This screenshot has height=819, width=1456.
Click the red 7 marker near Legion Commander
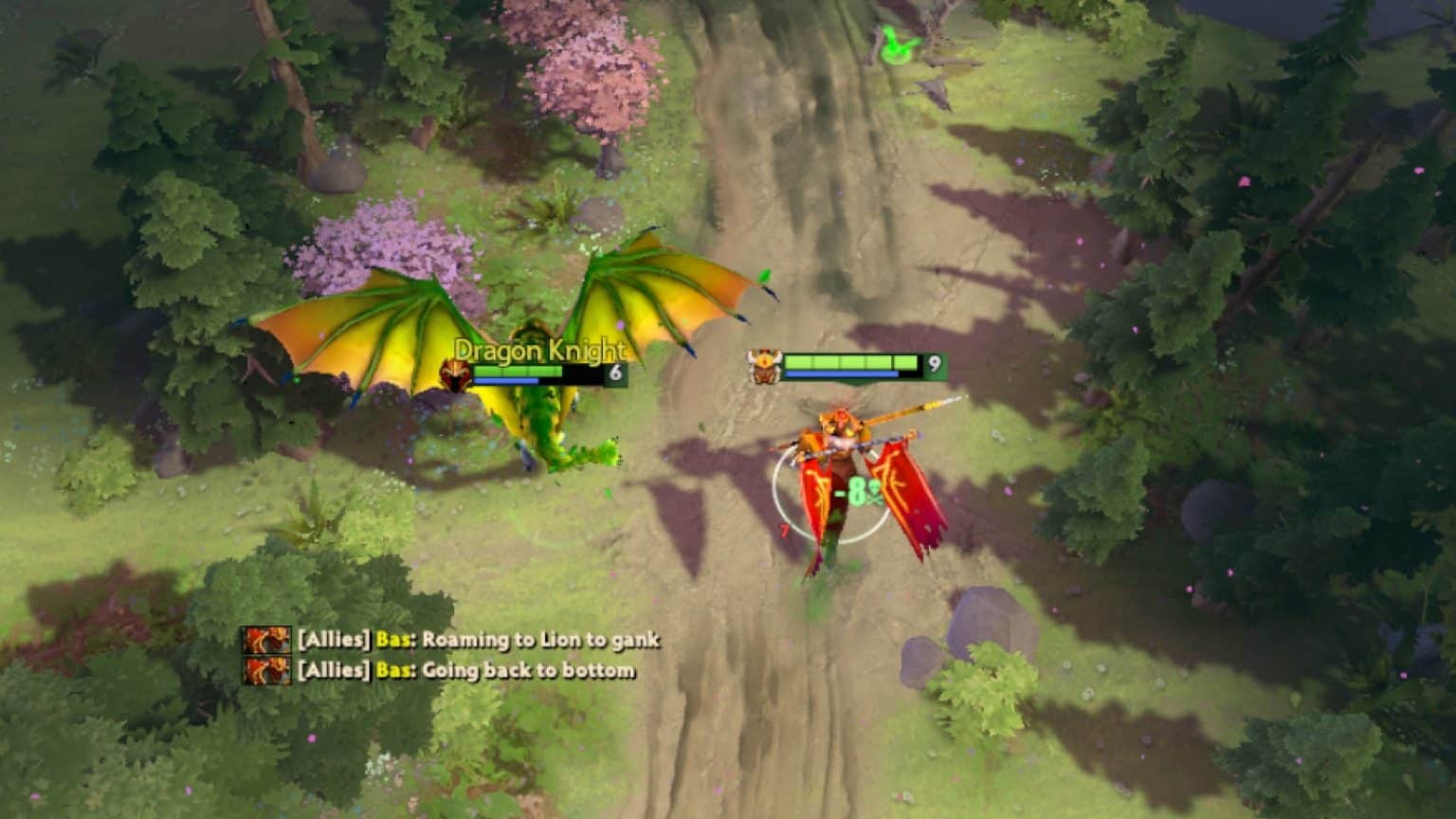click(x=784, y=529)
